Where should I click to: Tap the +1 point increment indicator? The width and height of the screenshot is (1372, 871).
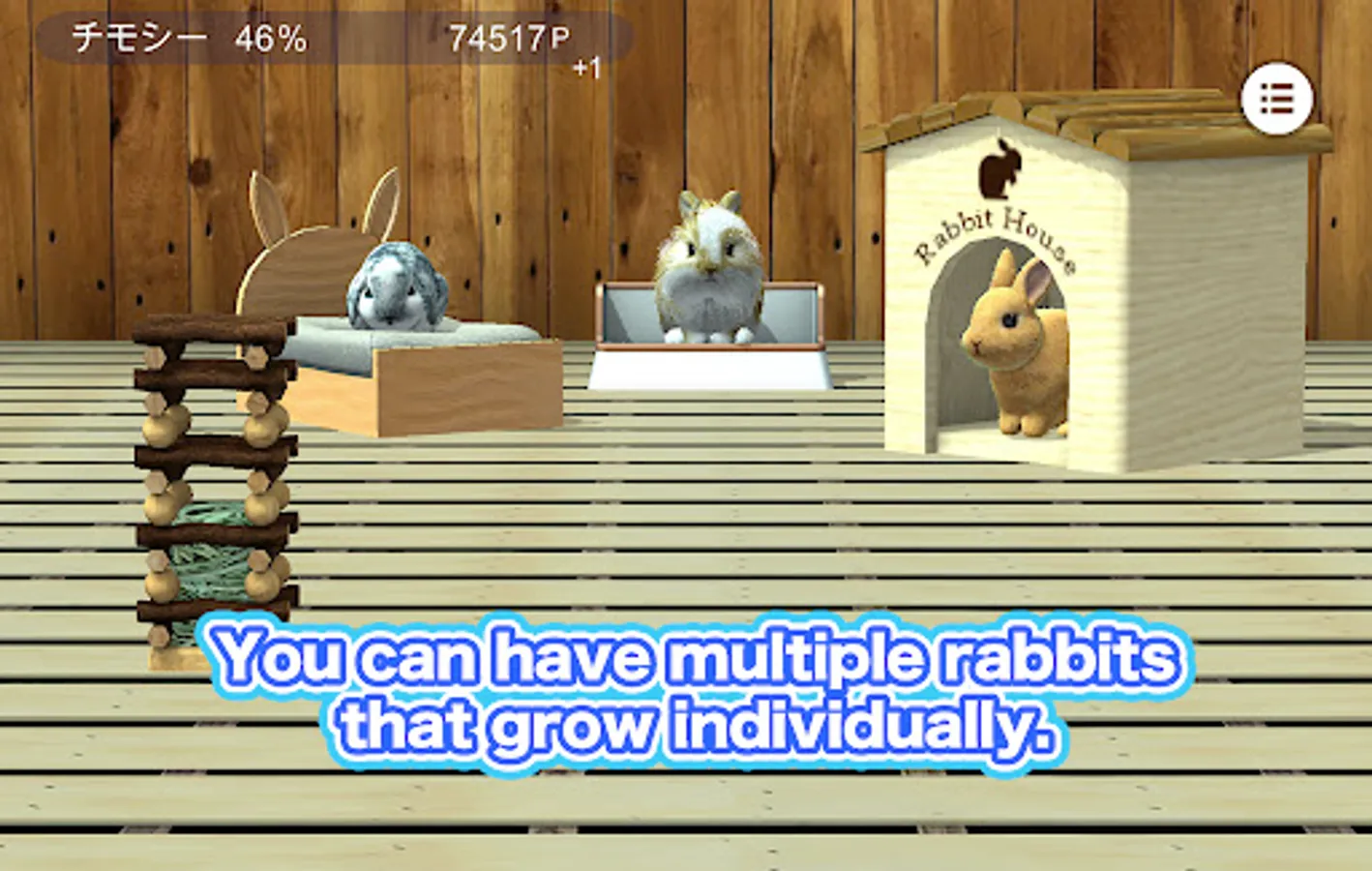point(584,66)
